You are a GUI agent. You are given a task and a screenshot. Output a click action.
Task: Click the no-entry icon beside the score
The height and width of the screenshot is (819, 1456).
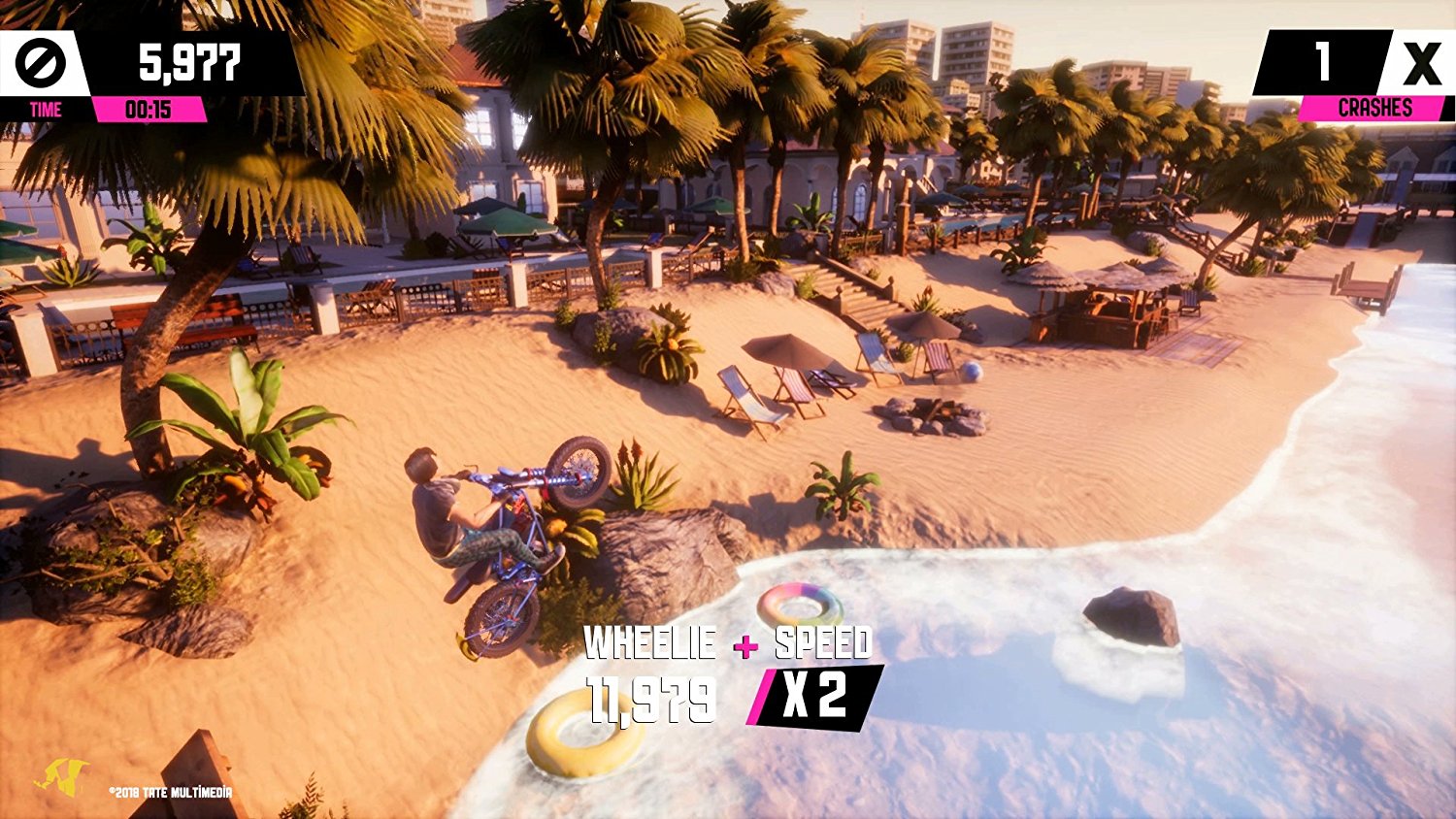tap(44, 62)
